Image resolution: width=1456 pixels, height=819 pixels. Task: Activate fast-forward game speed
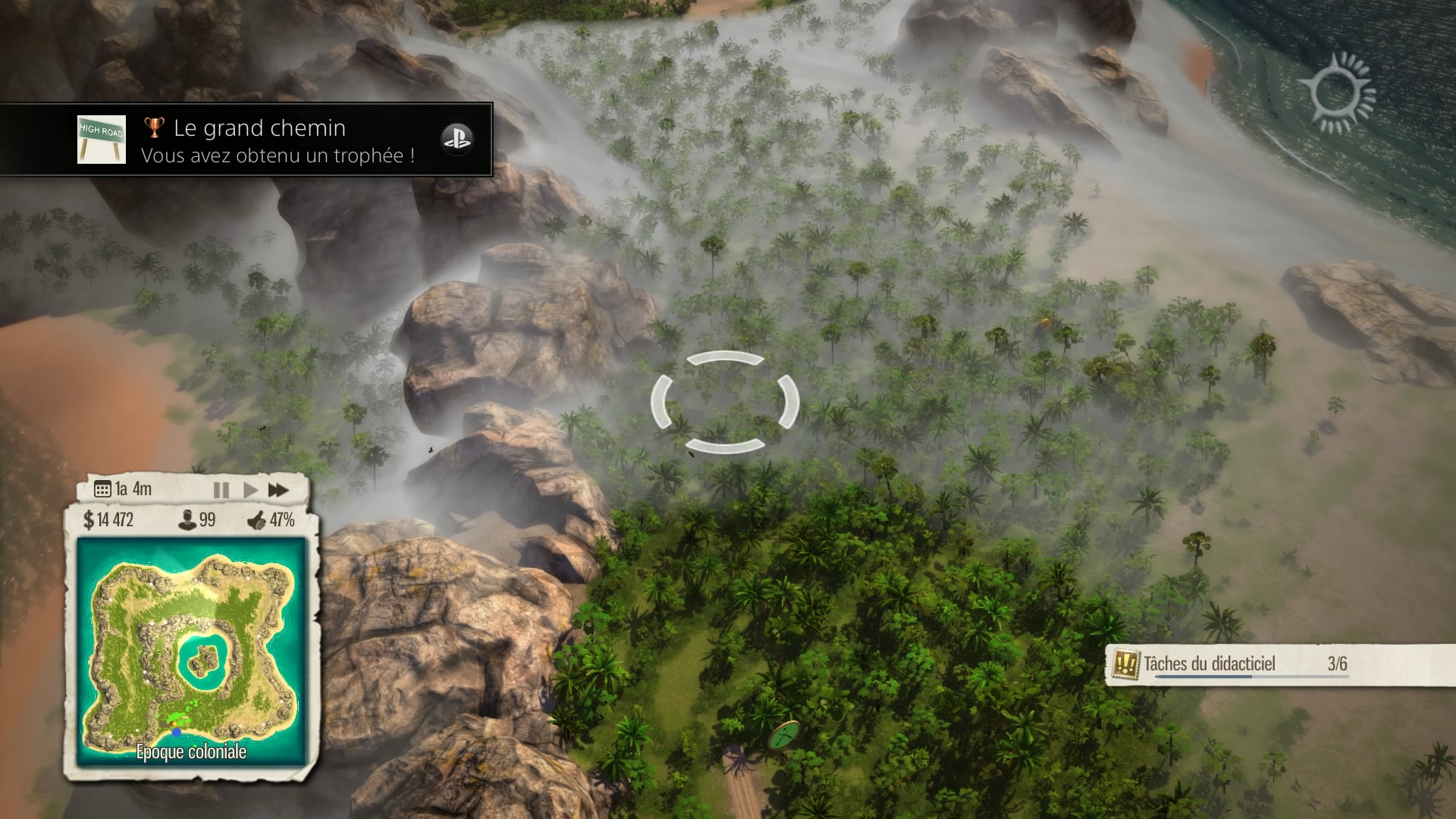279,490
